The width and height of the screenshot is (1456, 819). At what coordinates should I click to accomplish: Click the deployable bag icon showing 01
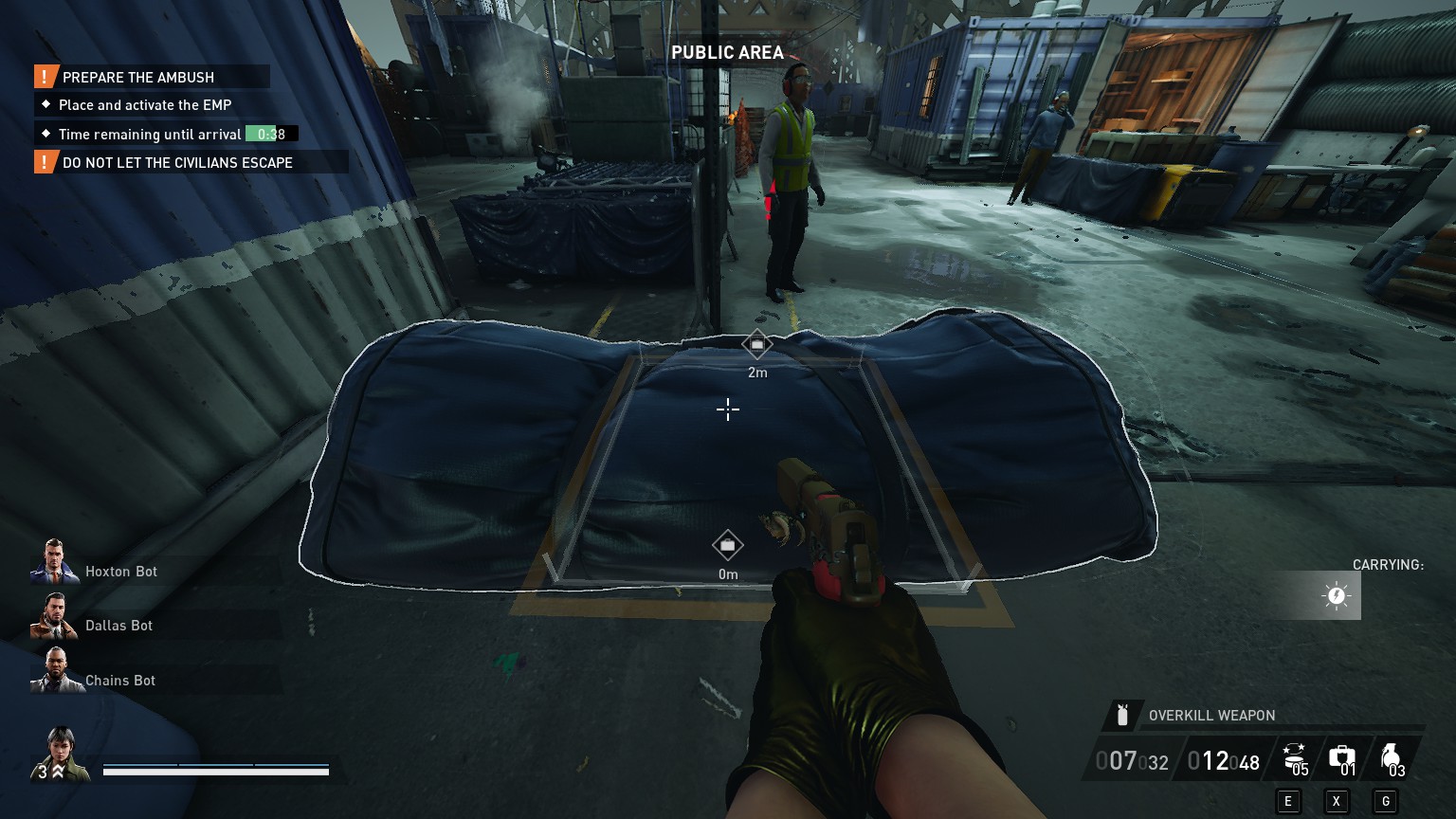click(x=1341, y=755)
